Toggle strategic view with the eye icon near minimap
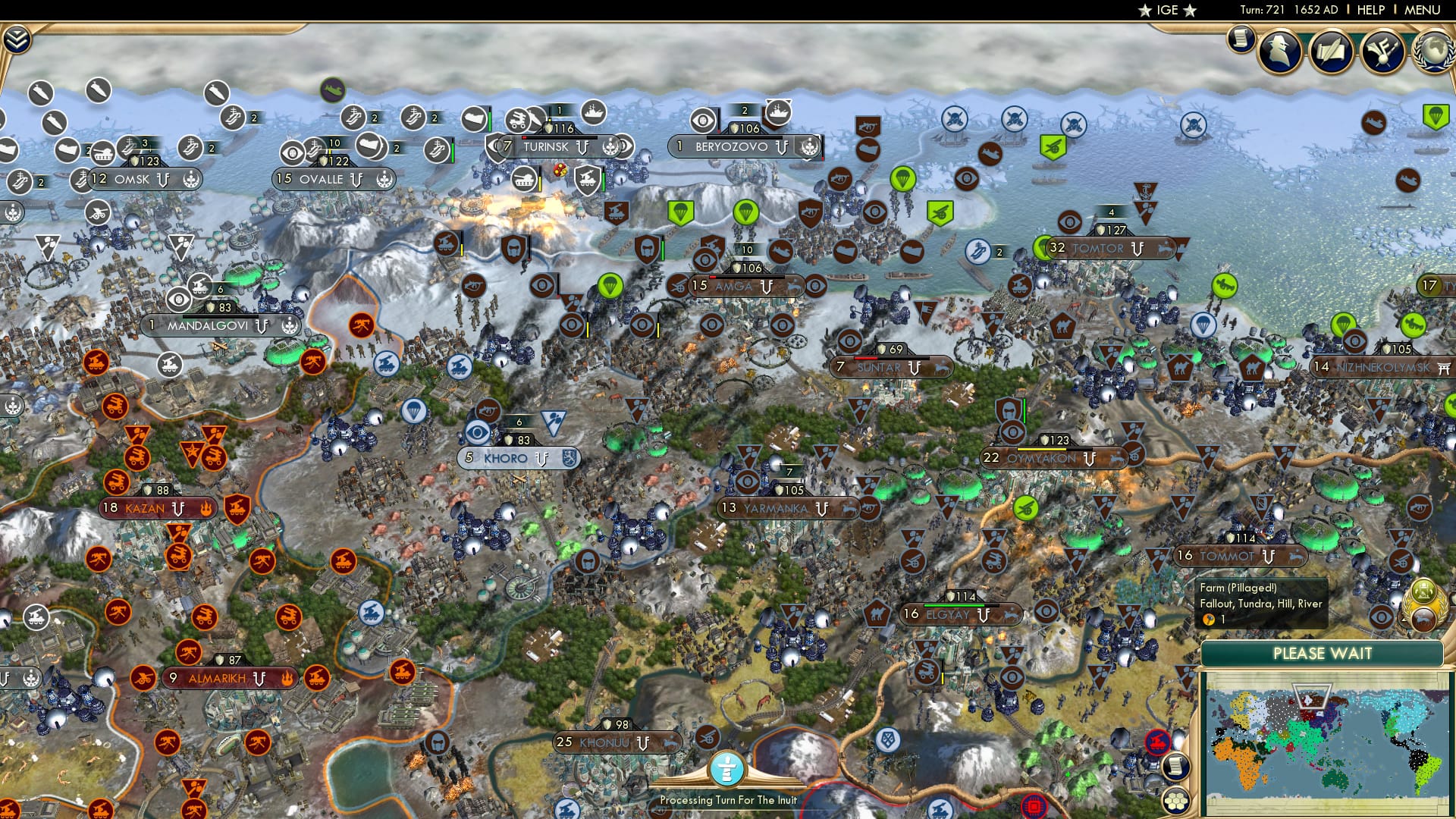The image size is (1456, 819). tap(1379, 617)
